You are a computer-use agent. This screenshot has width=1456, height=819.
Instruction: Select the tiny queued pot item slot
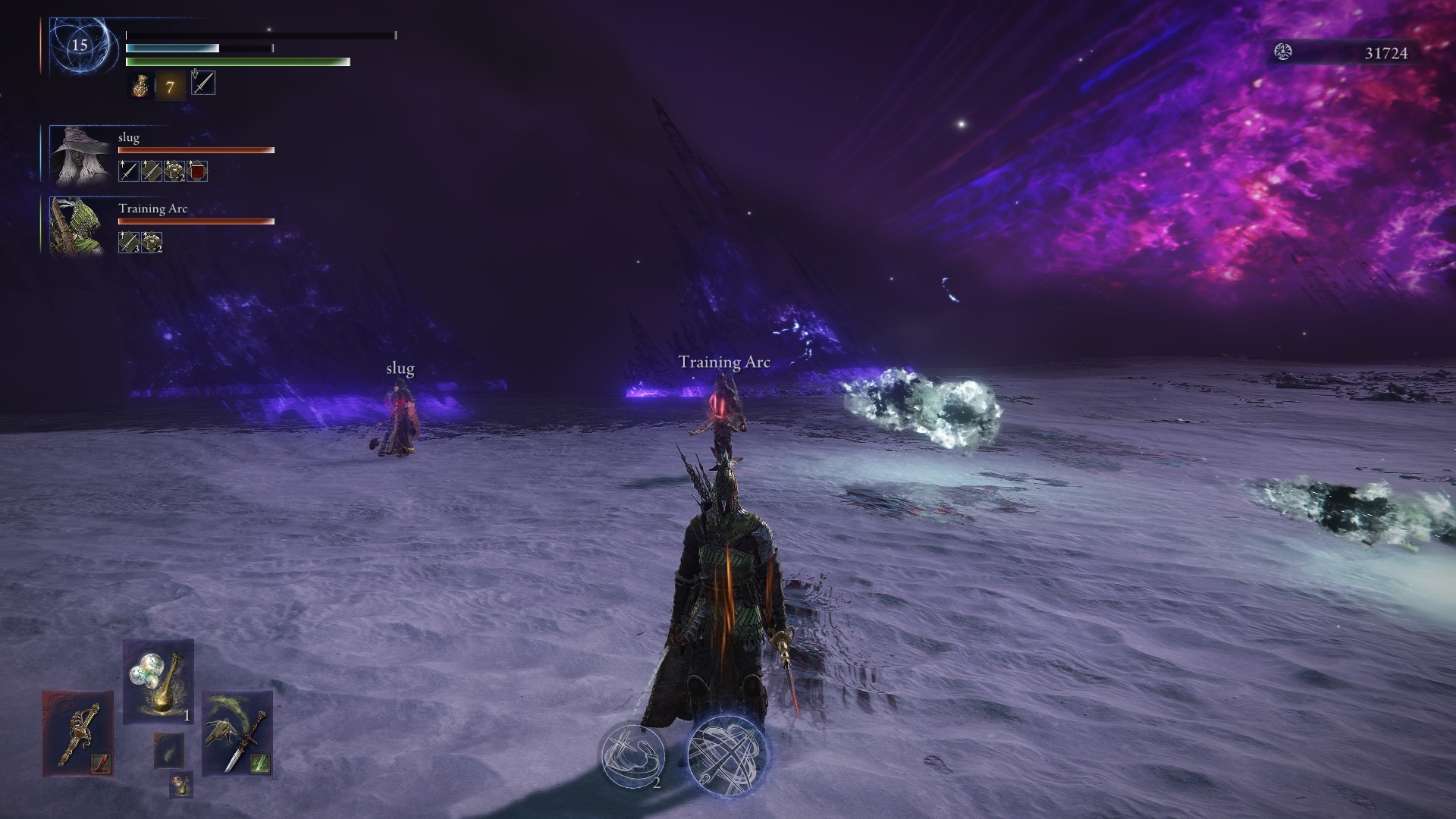(181, 784)
